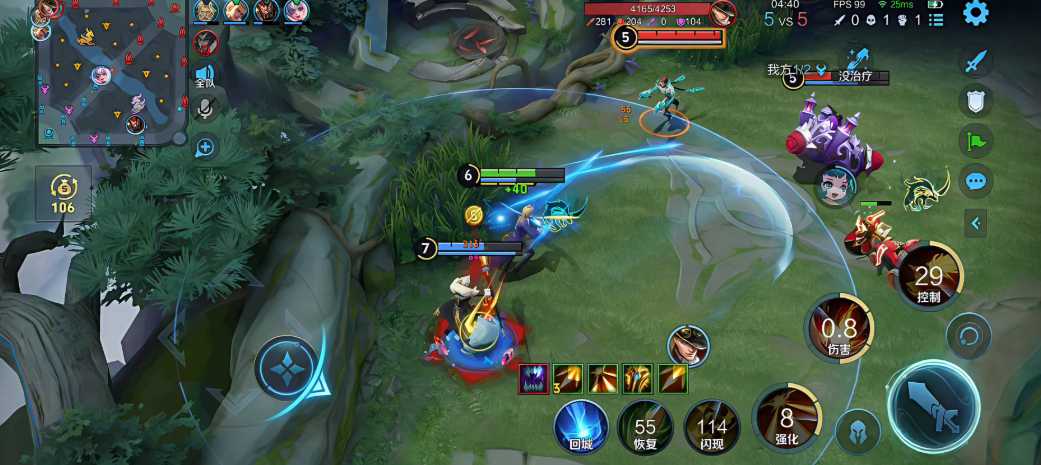Send the shield defend signal
Viewport: 1041px width, 465px height.
975,101
